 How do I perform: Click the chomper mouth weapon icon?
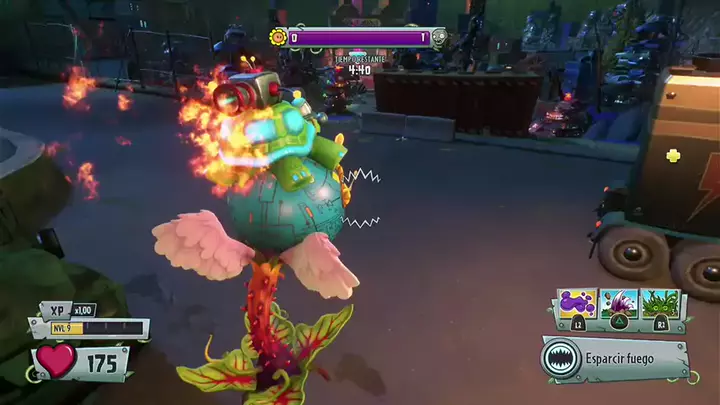pos(561,358)
